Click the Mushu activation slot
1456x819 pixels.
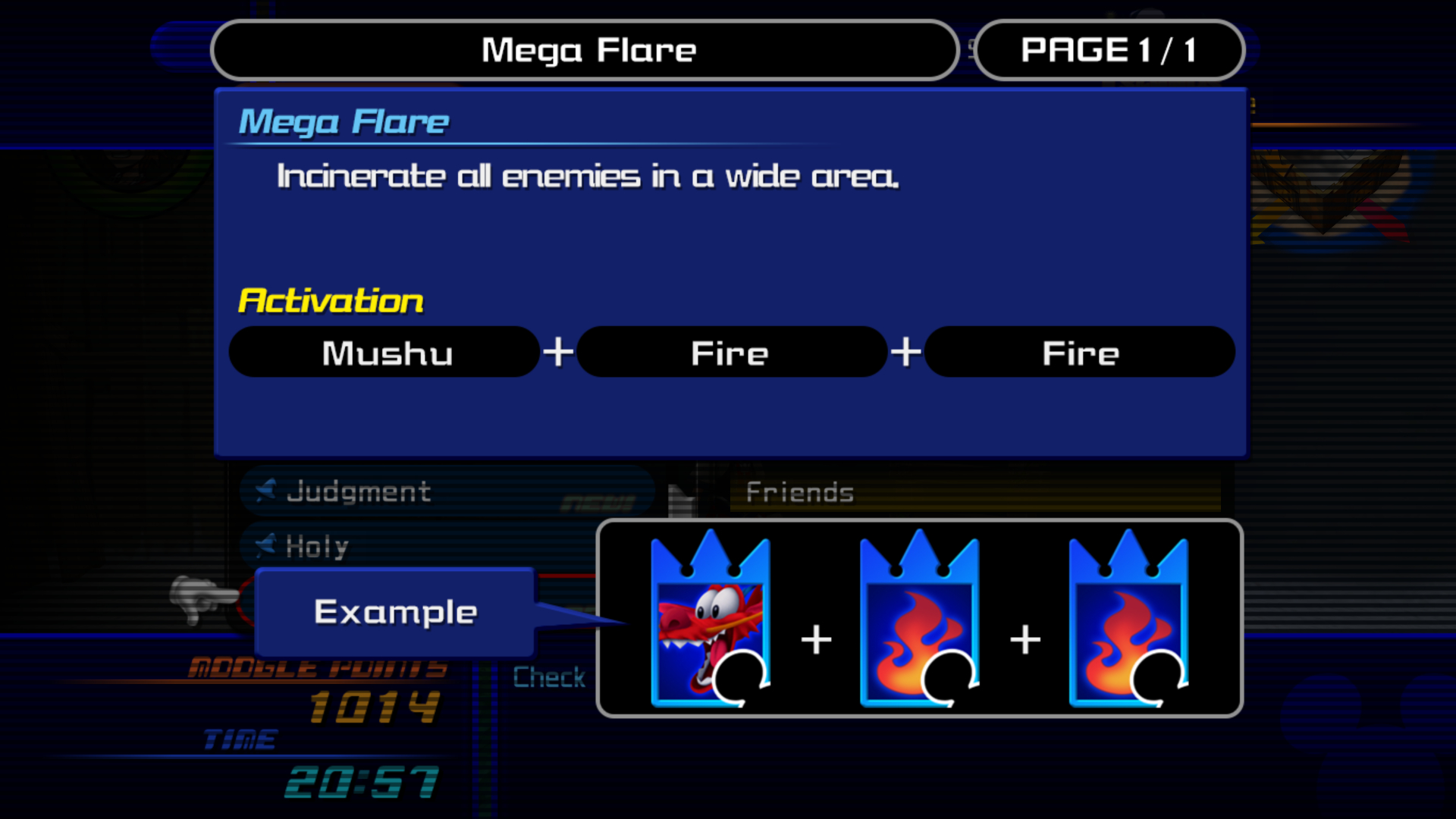(384, 353)
